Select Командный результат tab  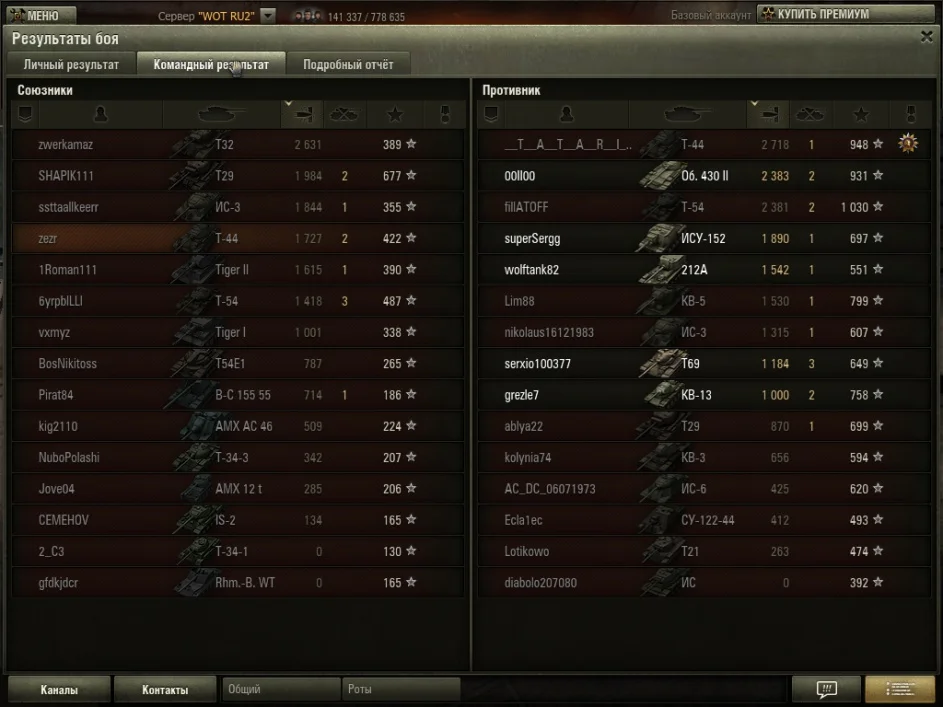(x=211, y=65)
